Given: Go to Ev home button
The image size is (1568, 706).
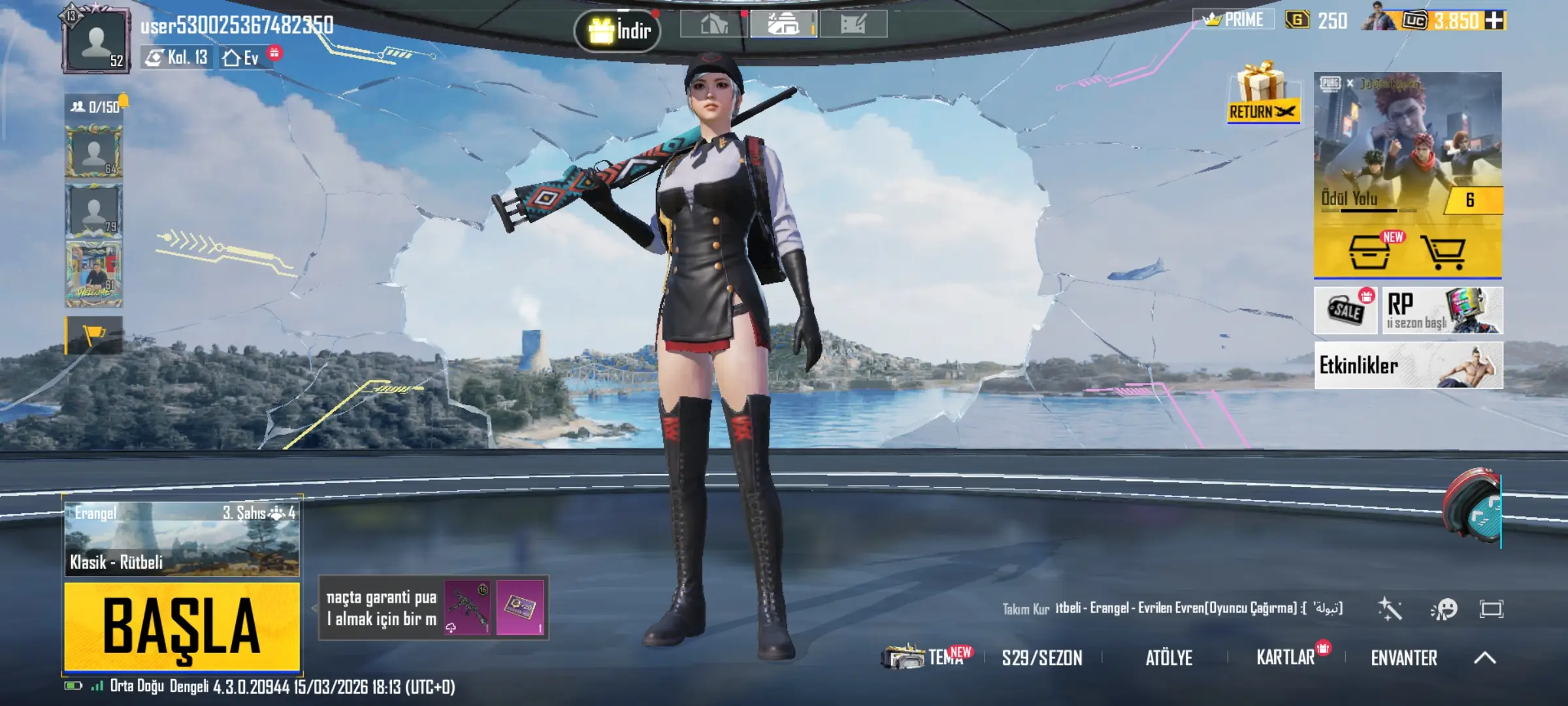Looking at the screenshot, I should click(x=242, y=58).
